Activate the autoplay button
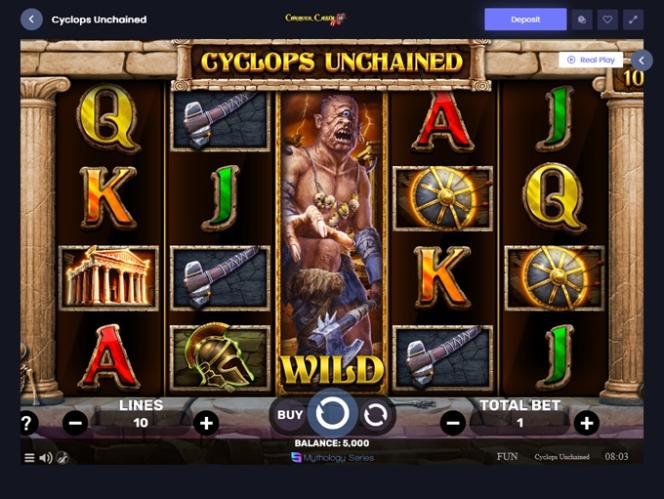Image resolution: width=664 pixels, height=499 pixels. 375,414
